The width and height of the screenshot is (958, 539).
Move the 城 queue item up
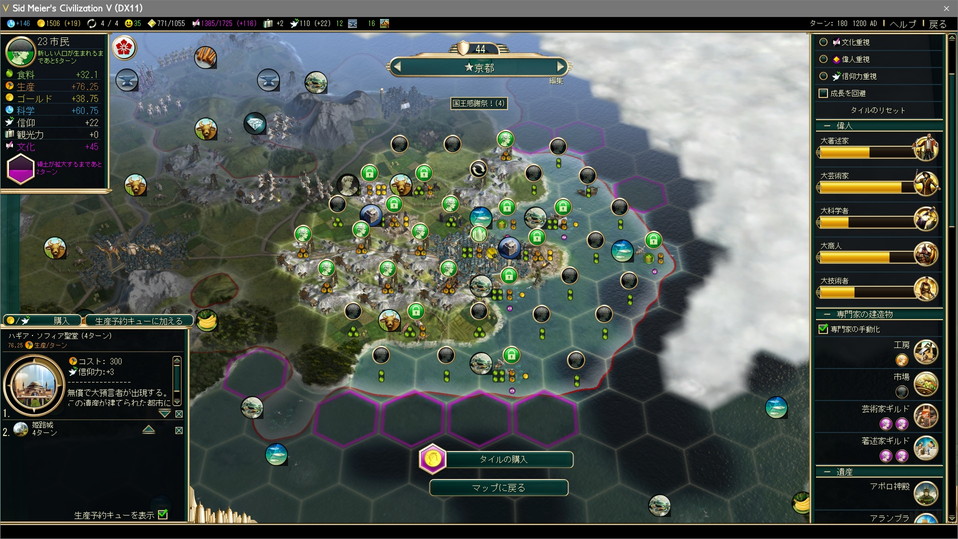pyautogui.click(x=148, y=429)
